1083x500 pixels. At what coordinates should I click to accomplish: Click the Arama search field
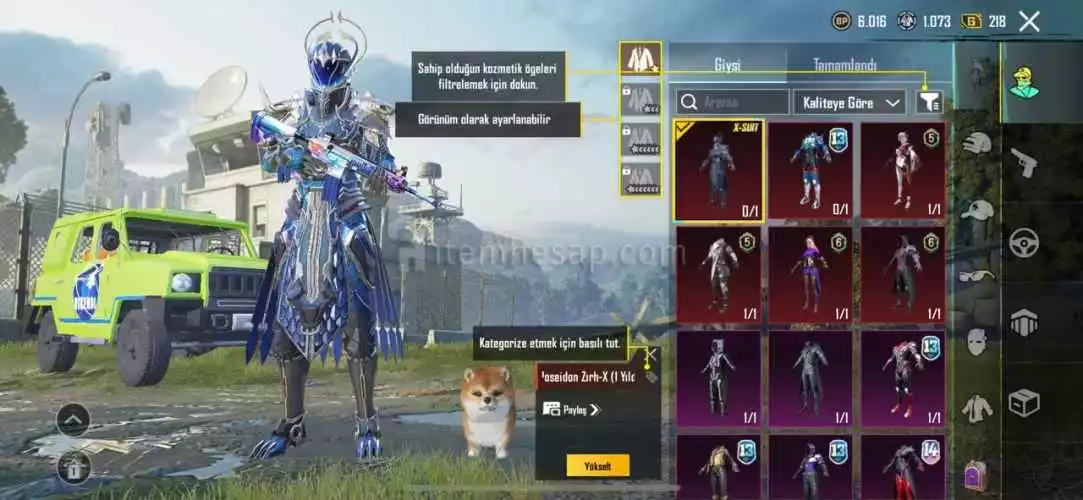pyautogui.click(x=733, y=102)
